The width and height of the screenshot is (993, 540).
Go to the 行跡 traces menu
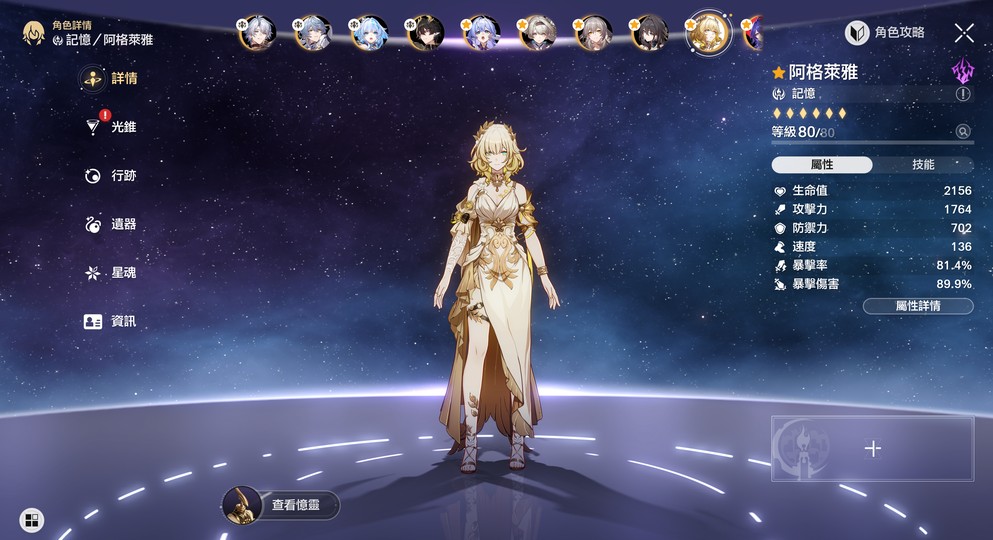[110, 176]
